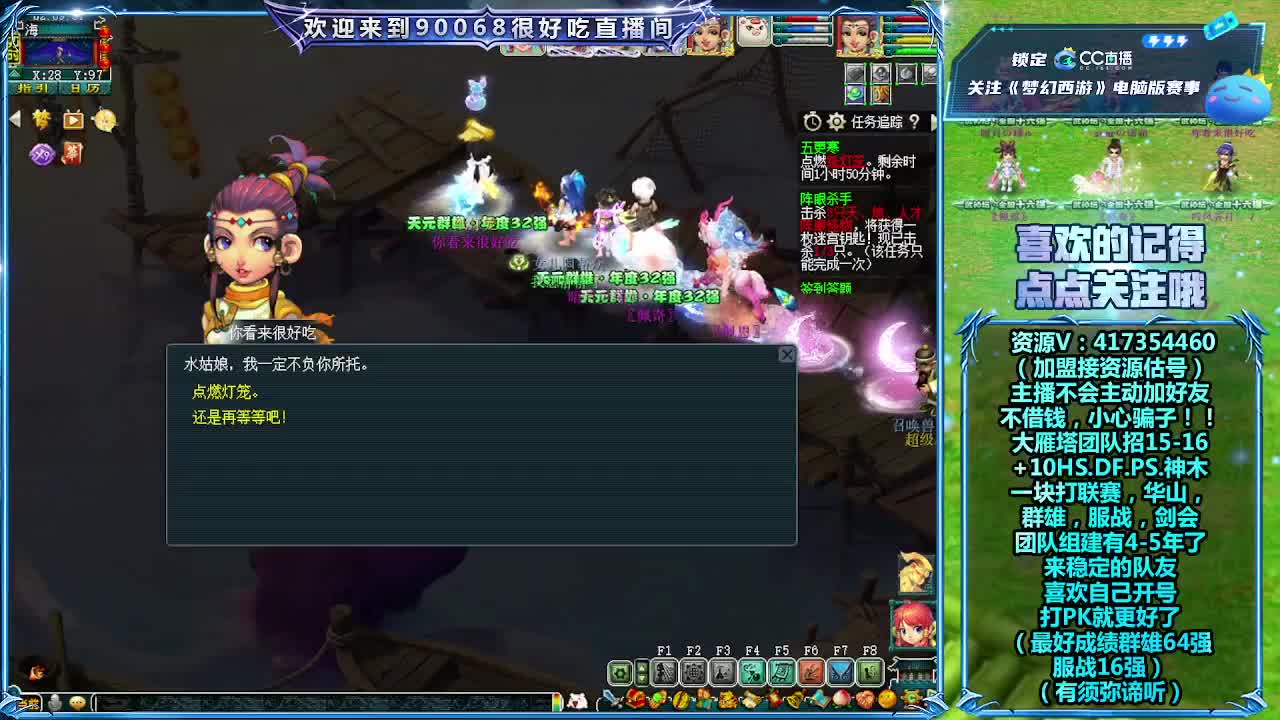Collapse the left sidebar with the arrow

tap(15, 118)
